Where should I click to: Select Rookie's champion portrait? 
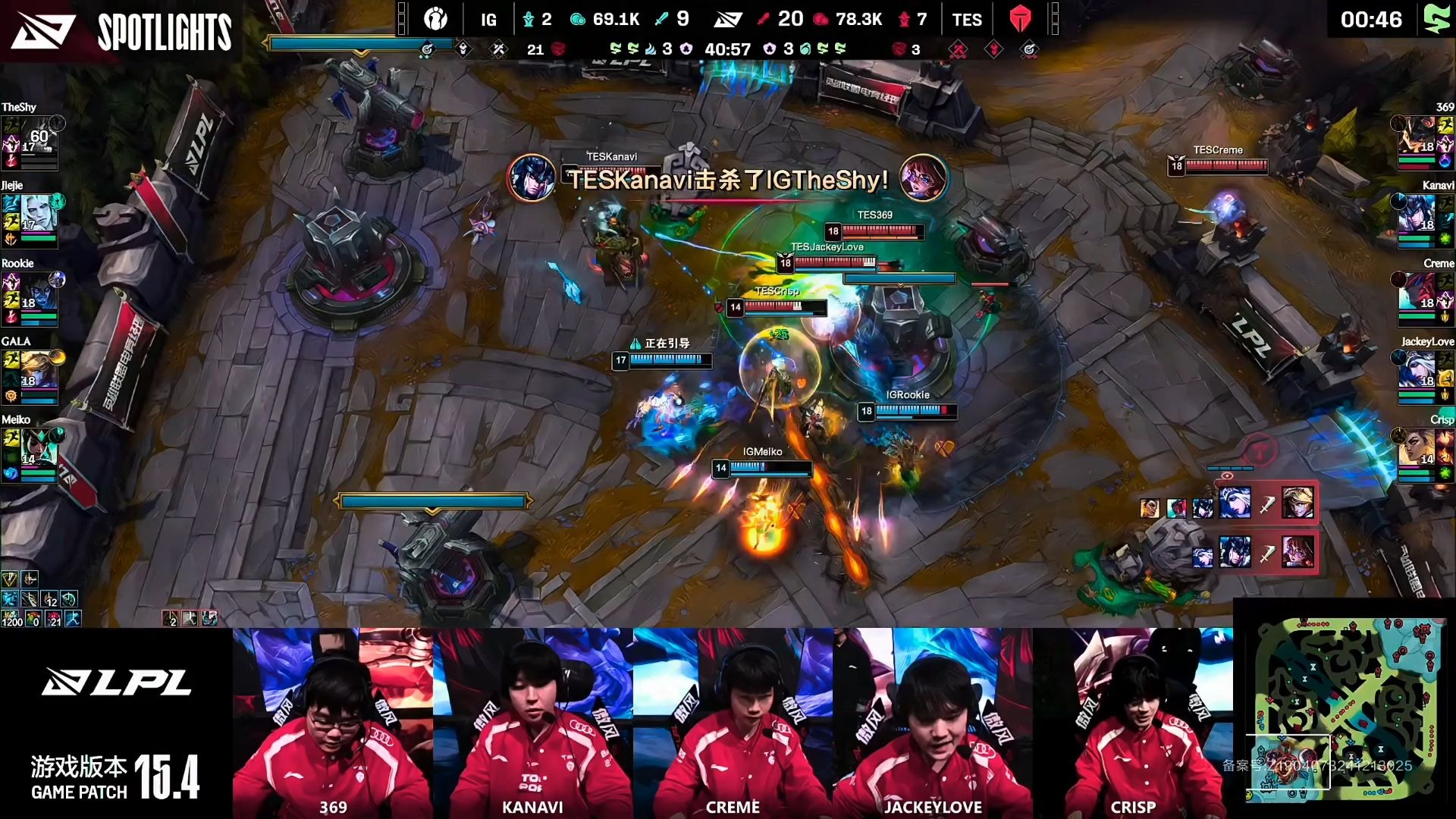coord(38,293)
